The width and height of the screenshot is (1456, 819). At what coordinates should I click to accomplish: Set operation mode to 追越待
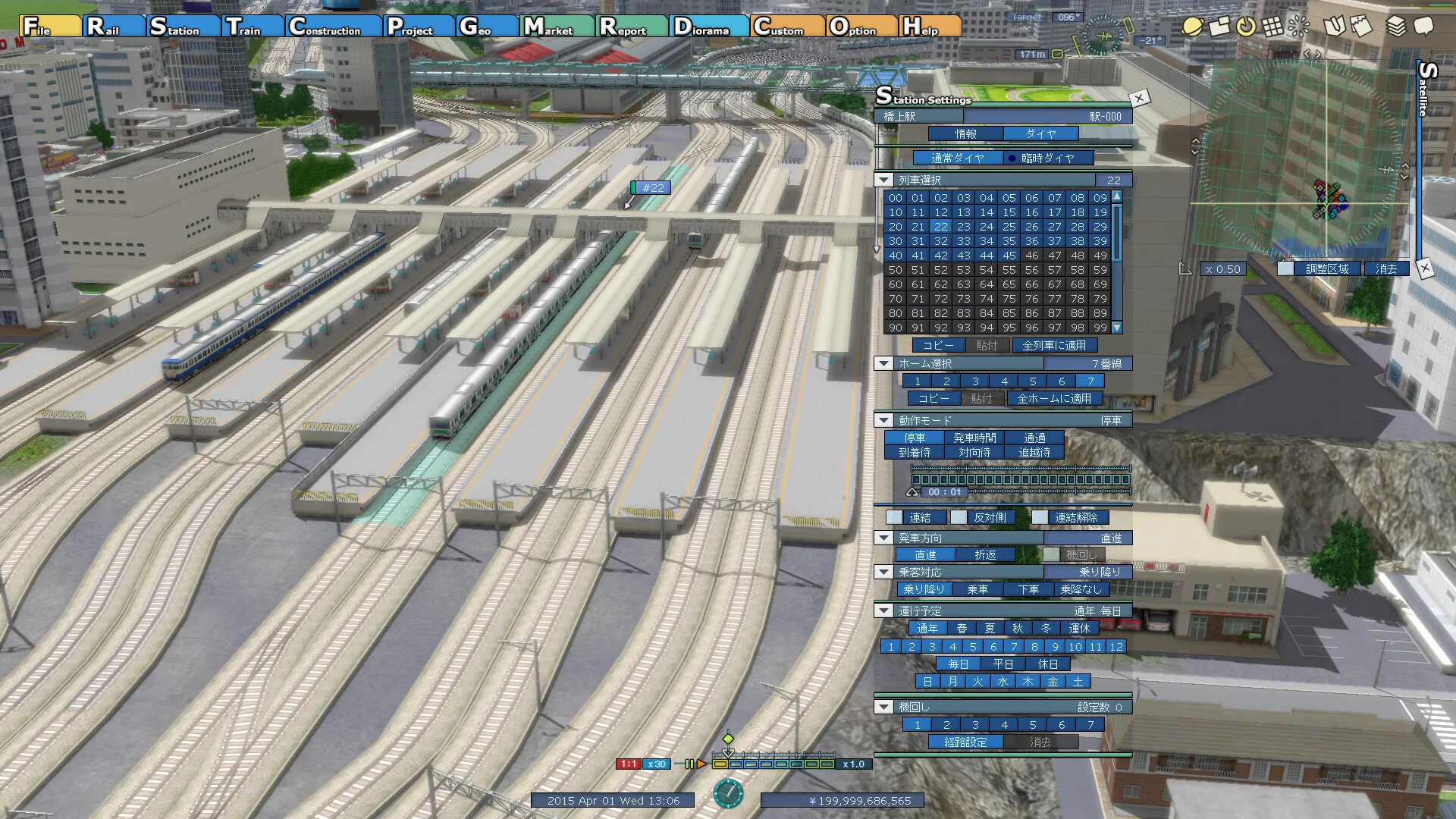(x=1034, y=453)
